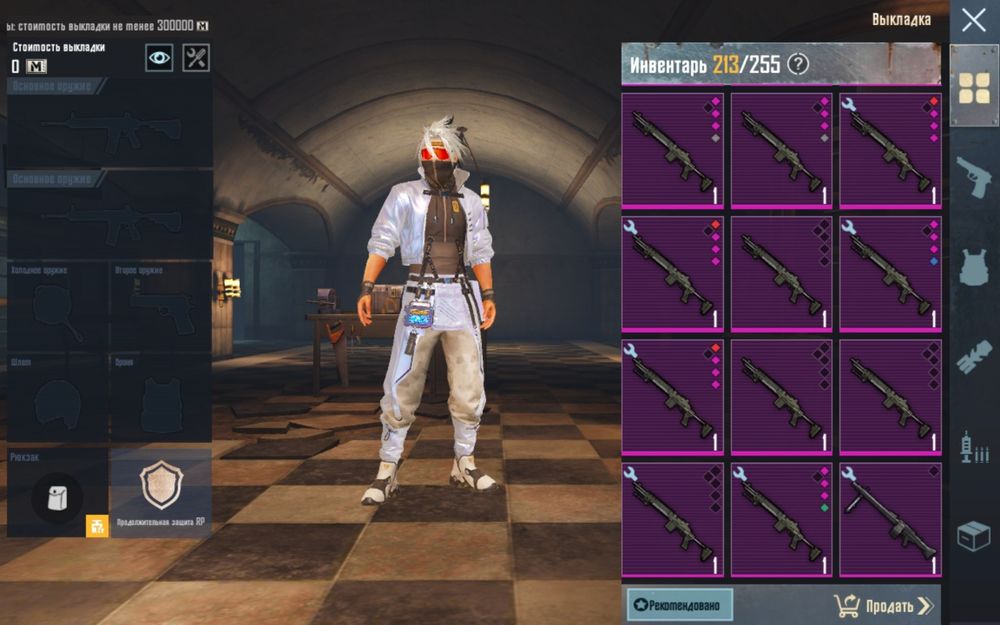
Task: Select the Продолжительная защита RP shield
Action: (160, 493)
